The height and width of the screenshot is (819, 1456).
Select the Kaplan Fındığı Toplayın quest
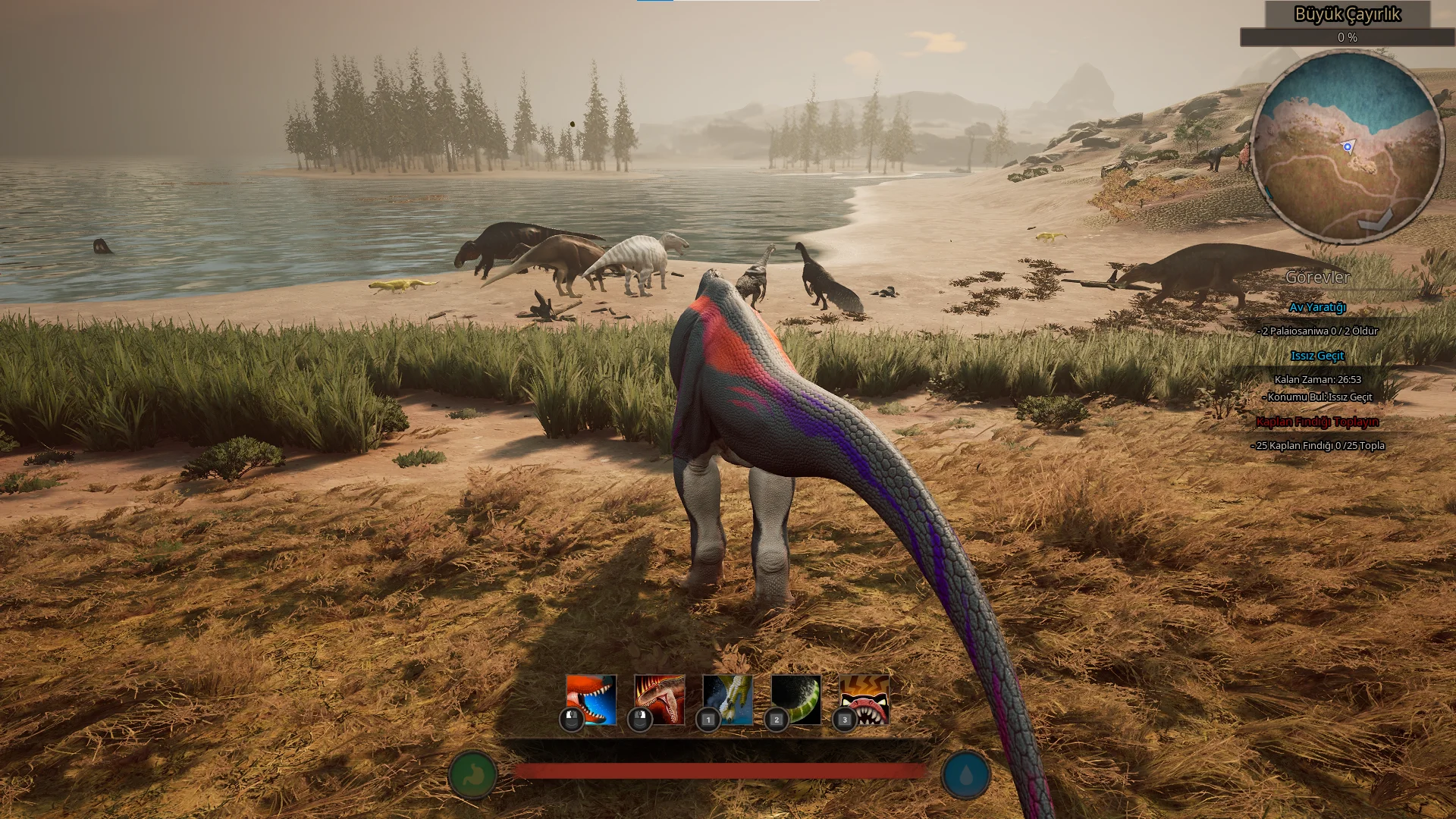(x=1317, y=422)
